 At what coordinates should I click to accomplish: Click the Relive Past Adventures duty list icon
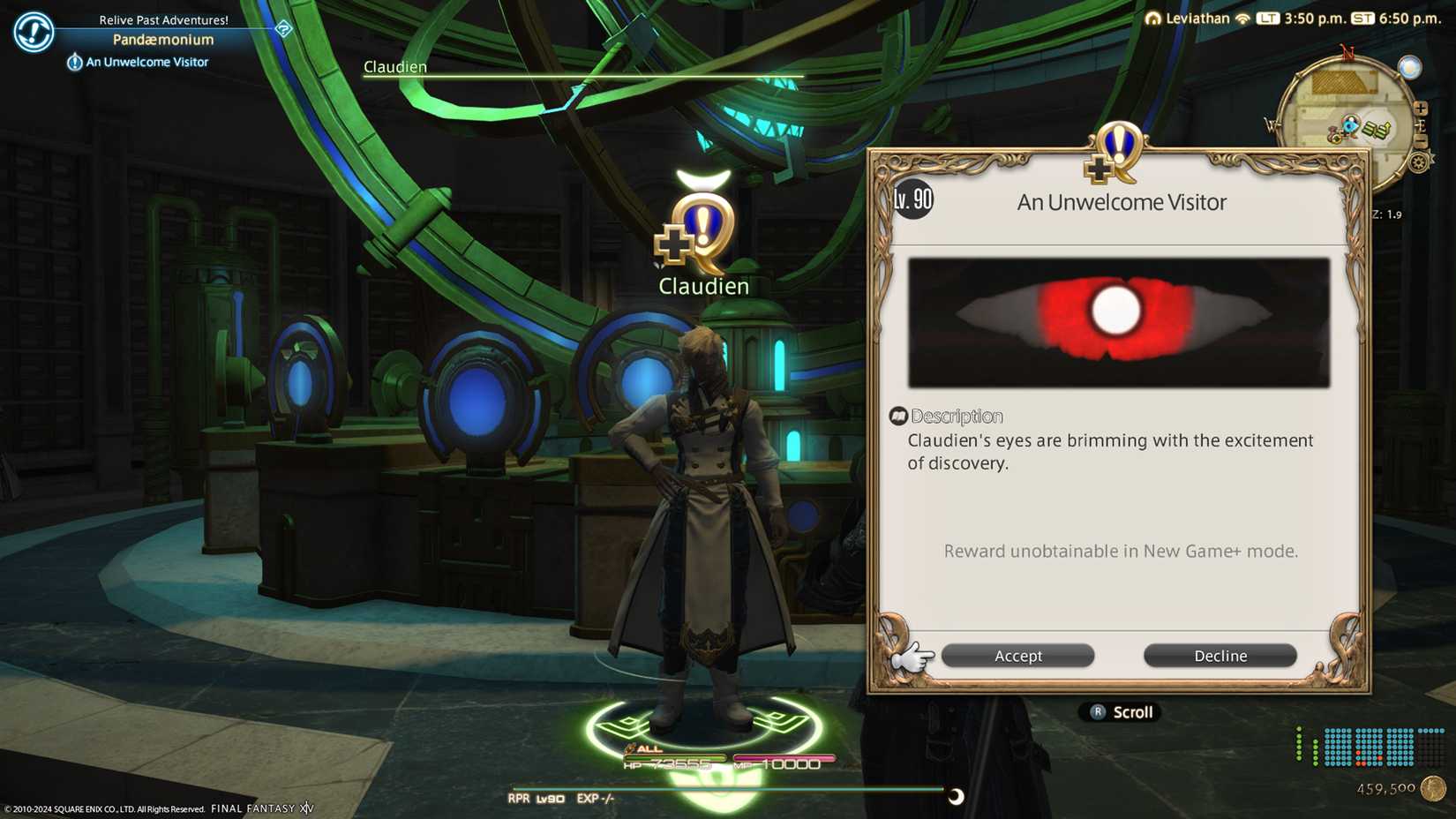pos(33,32)
